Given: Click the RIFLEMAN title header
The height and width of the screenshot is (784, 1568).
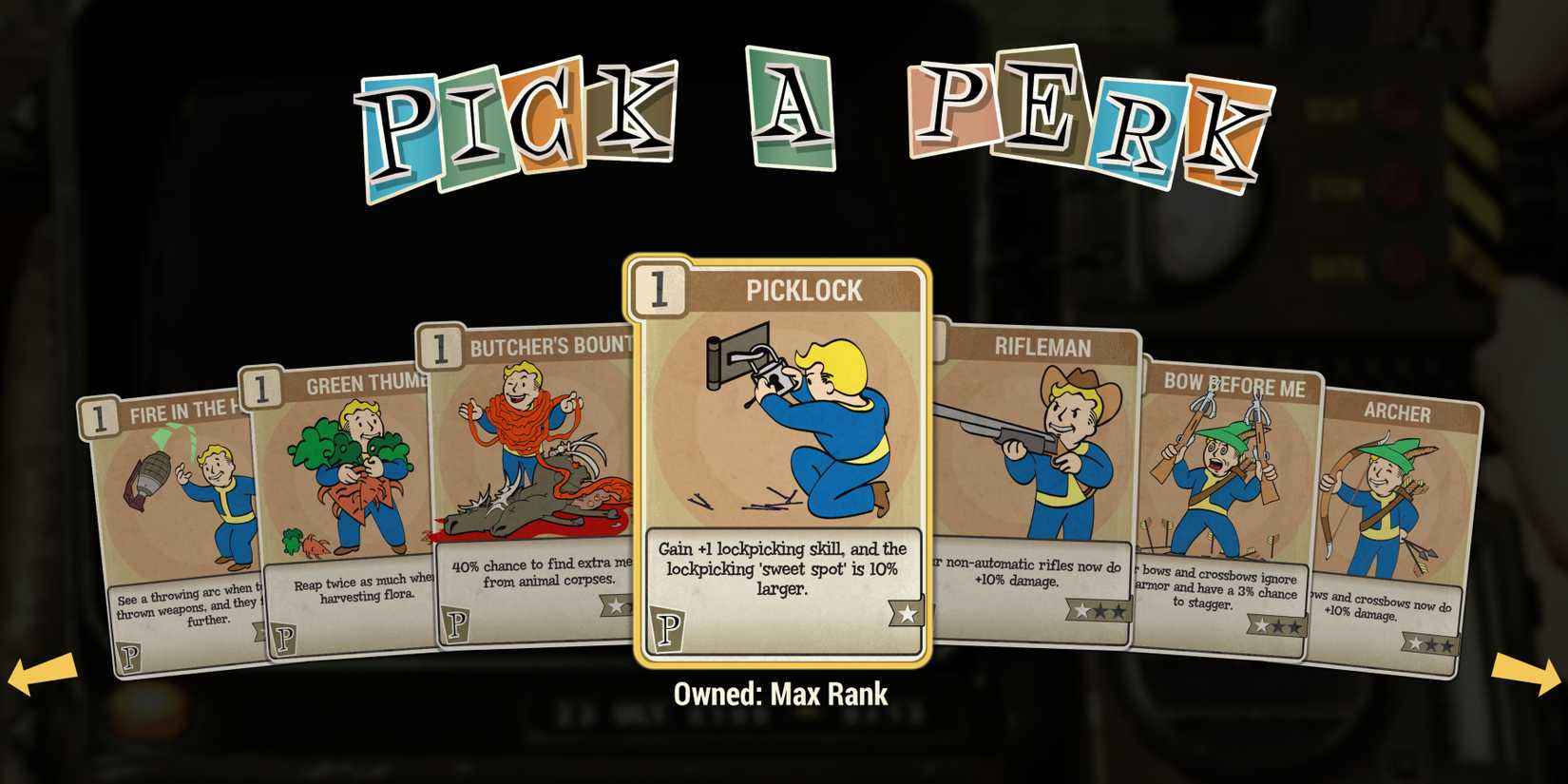Looking at the screenshot, I should [x=1045, y=348].
